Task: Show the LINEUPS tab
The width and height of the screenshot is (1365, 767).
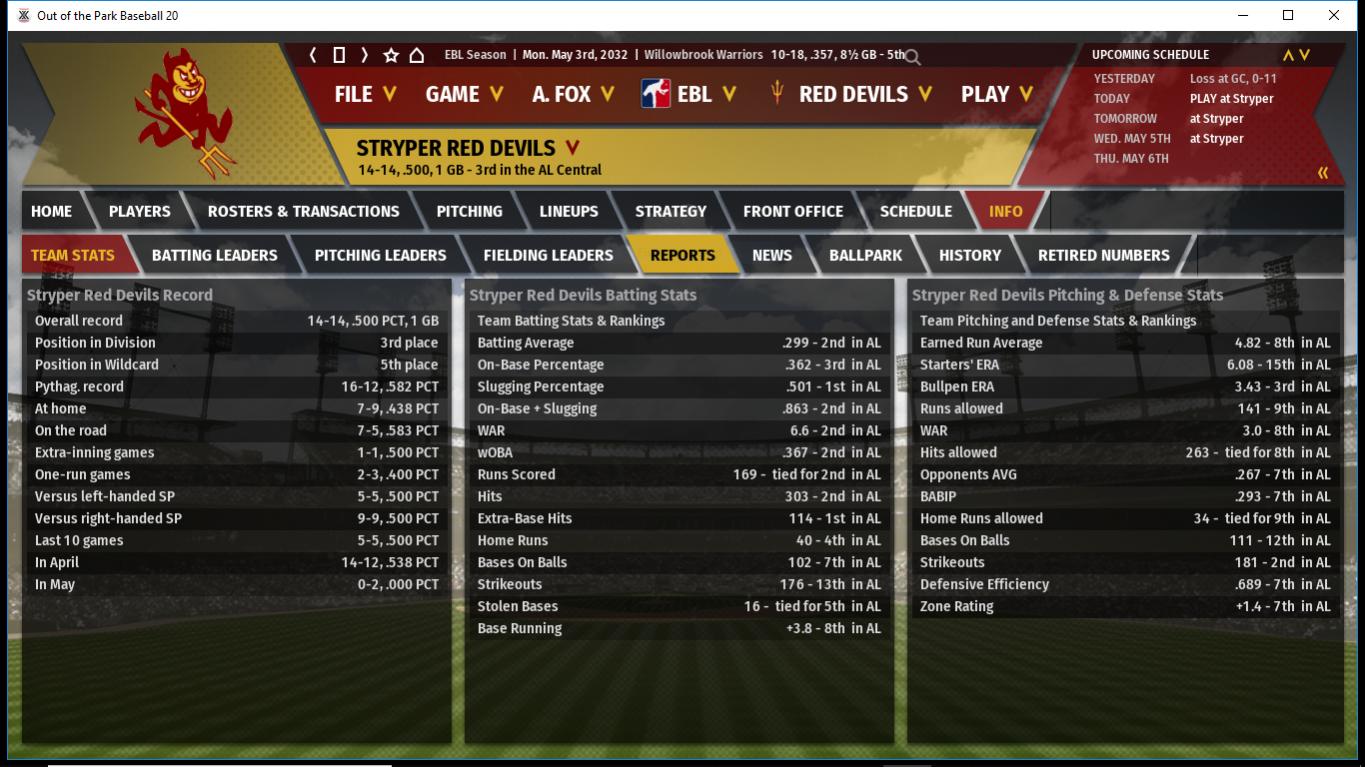Action: 568,211
